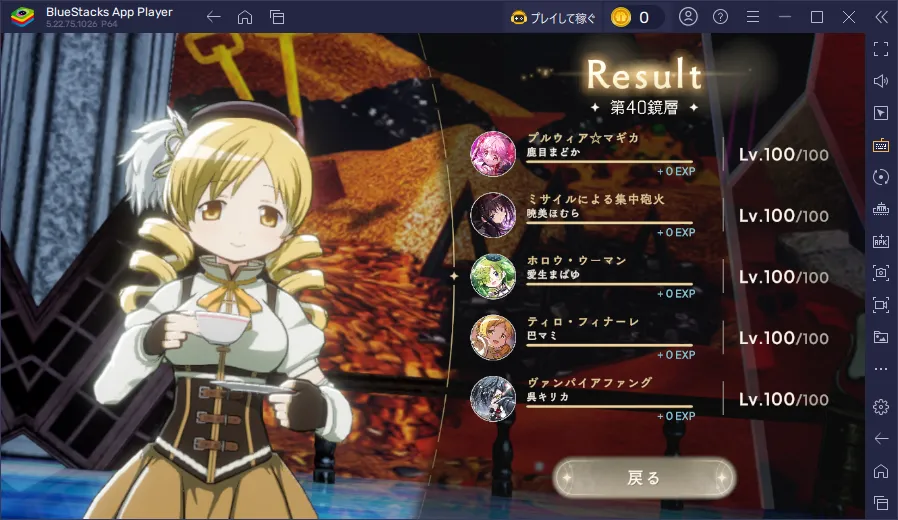898x520 pixels.
Task: Close the BlueStacks window
Action: pos(847,17)
